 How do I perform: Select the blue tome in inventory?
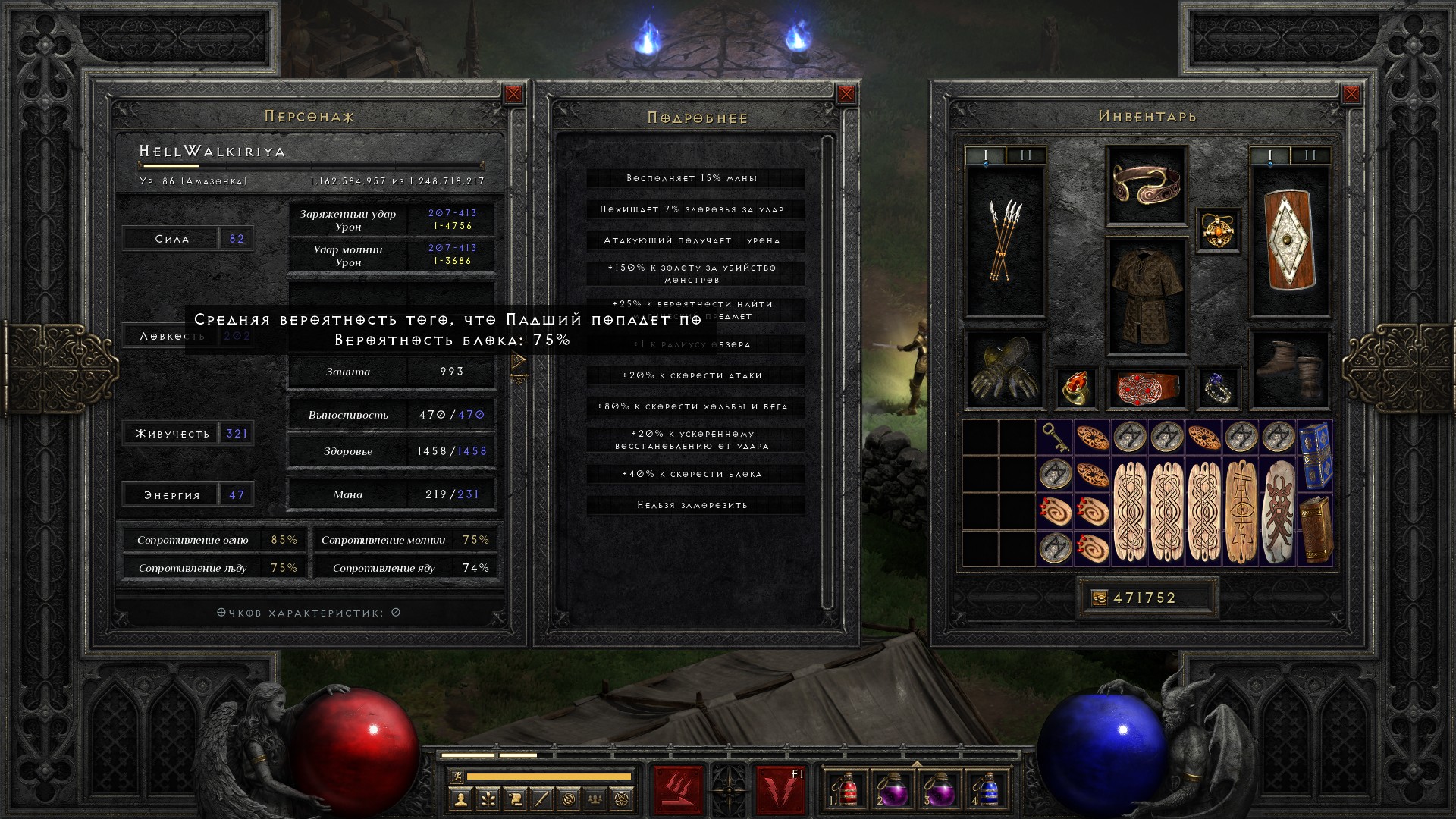1315,455
